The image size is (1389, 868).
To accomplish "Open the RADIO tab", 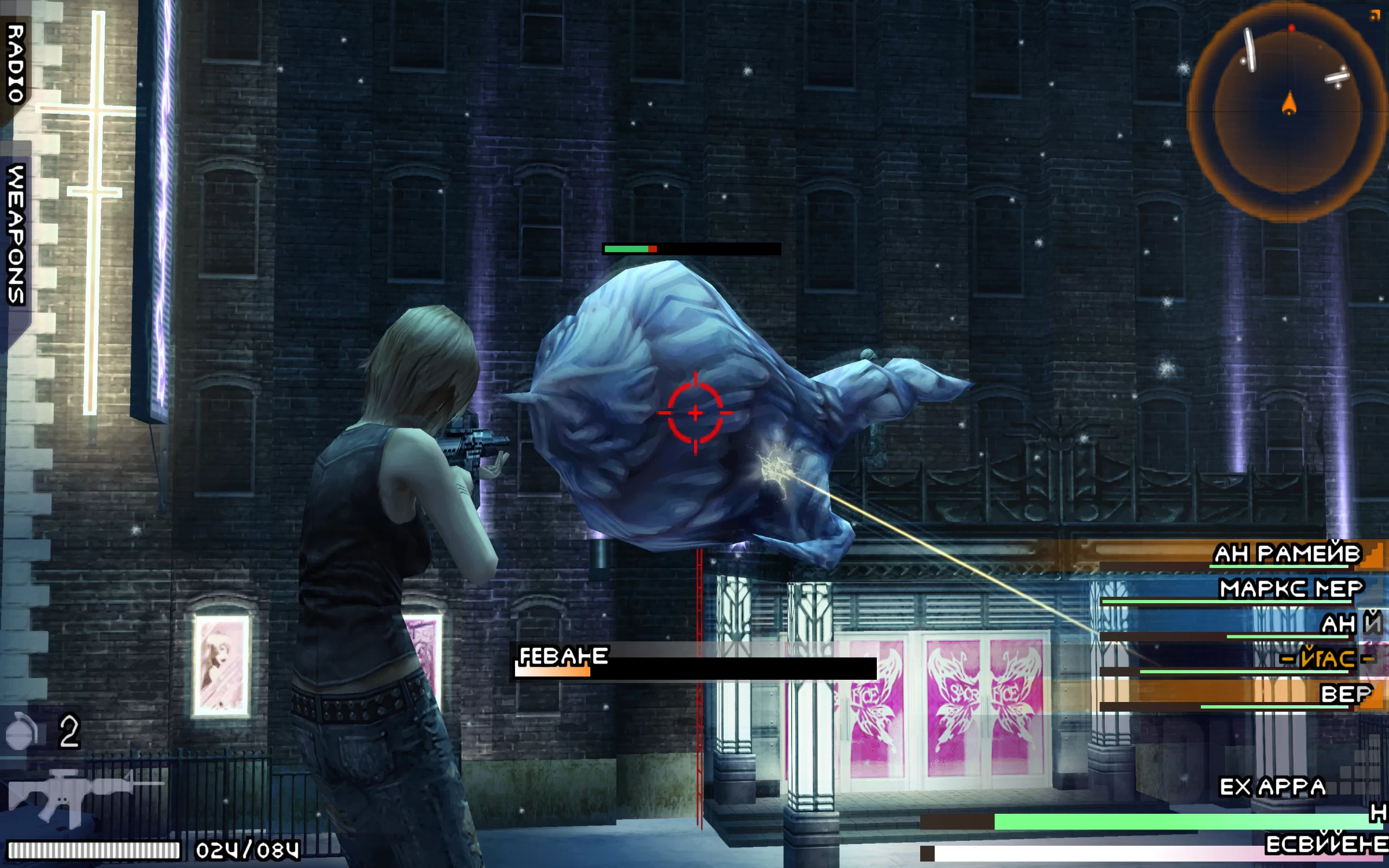I will 16,63.
